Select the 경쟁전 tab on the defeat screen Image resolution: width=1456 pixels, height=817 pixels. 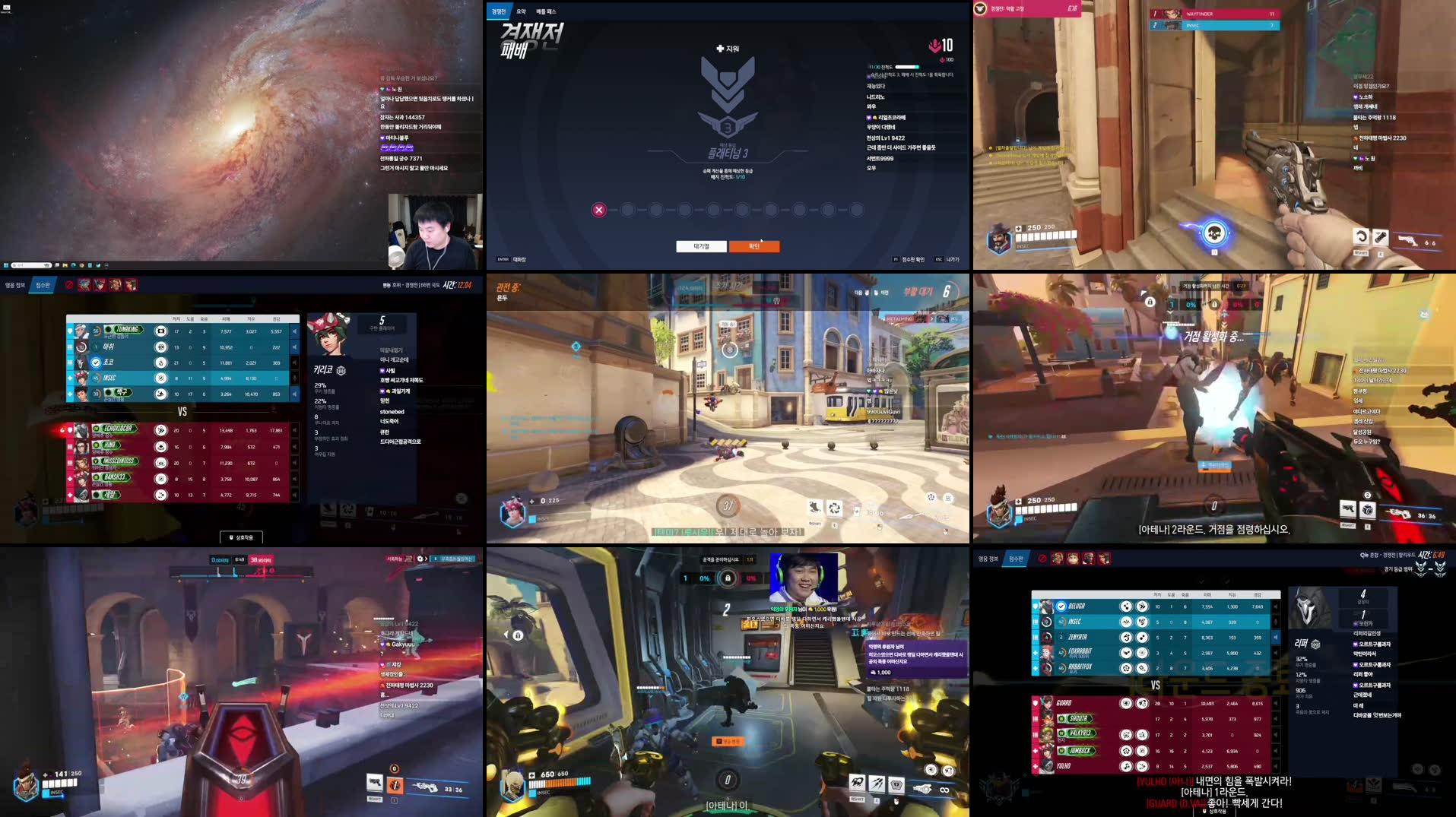[x=498, y=11]
